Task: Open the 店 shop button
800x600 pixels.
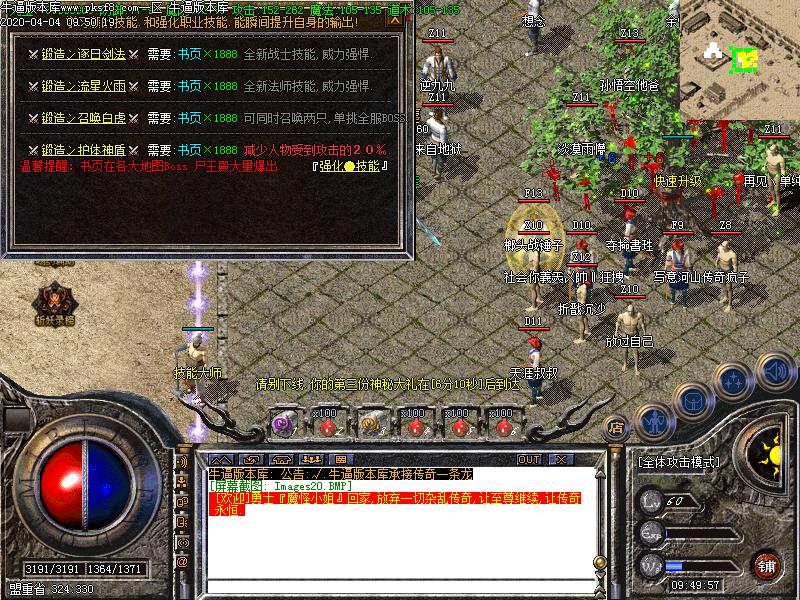Action: point(616,428)
